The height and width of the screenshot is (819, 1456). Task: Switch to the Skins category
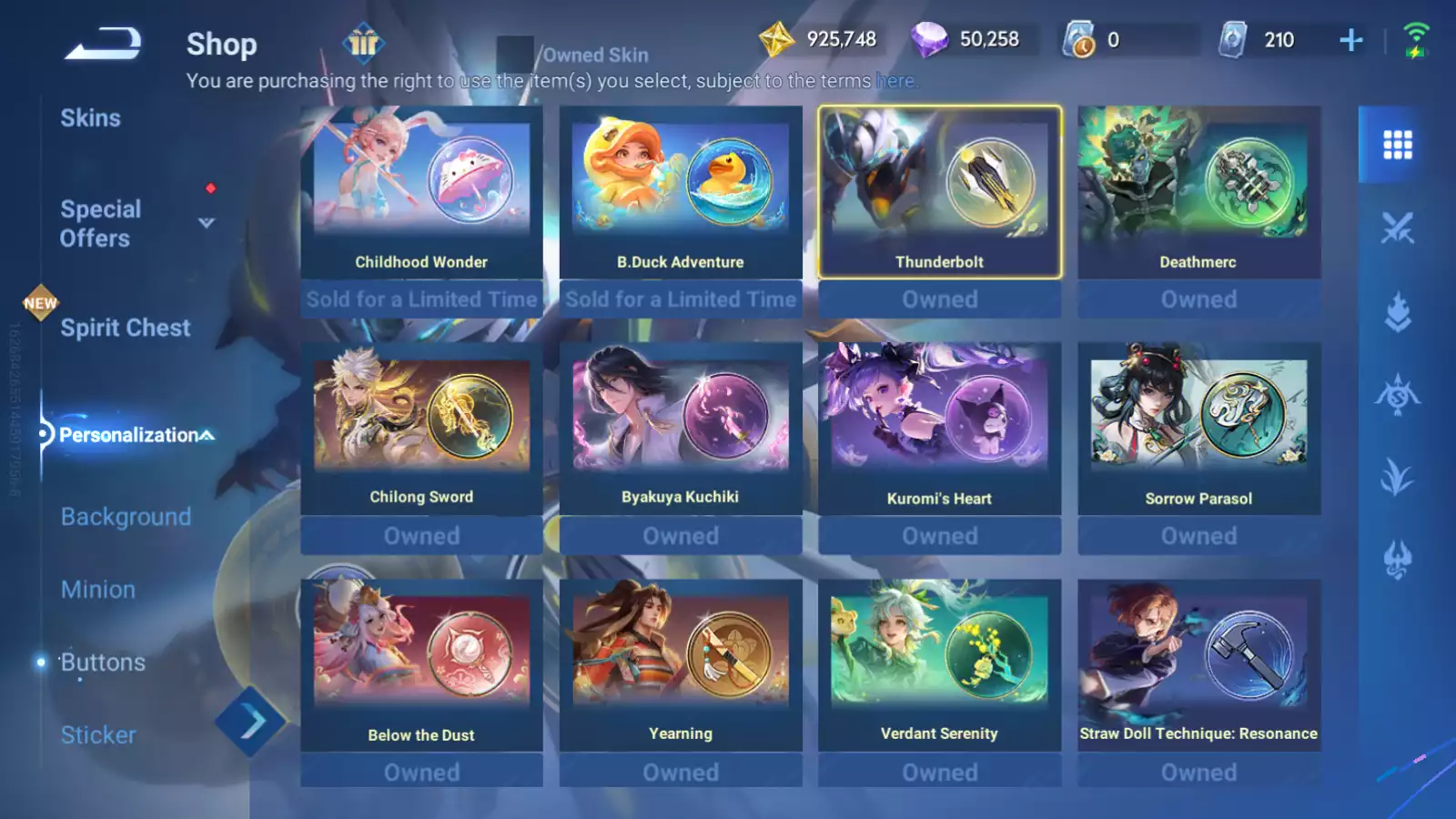91,117
